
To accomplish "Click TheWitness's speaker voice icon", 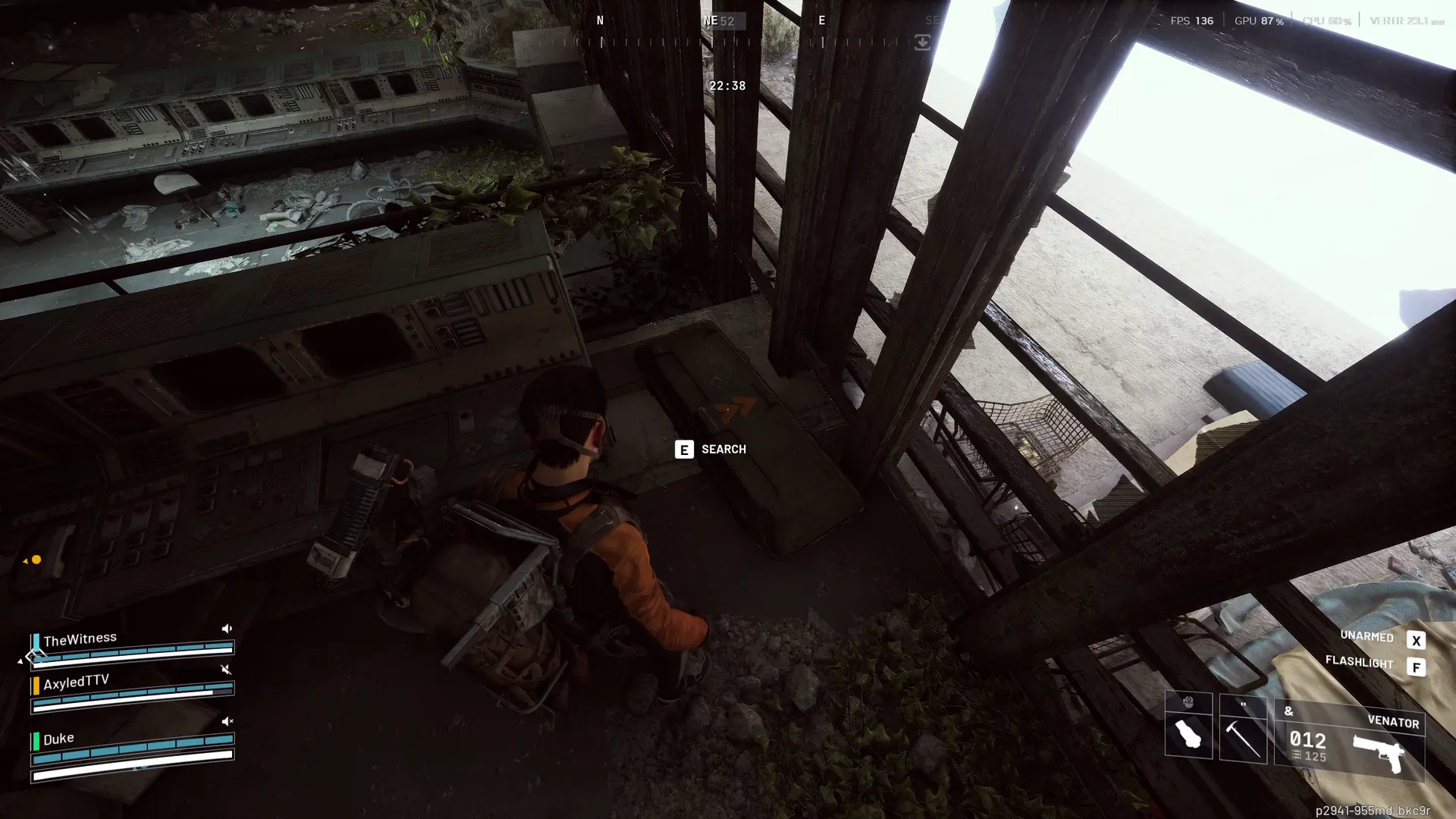I will 226,629.
